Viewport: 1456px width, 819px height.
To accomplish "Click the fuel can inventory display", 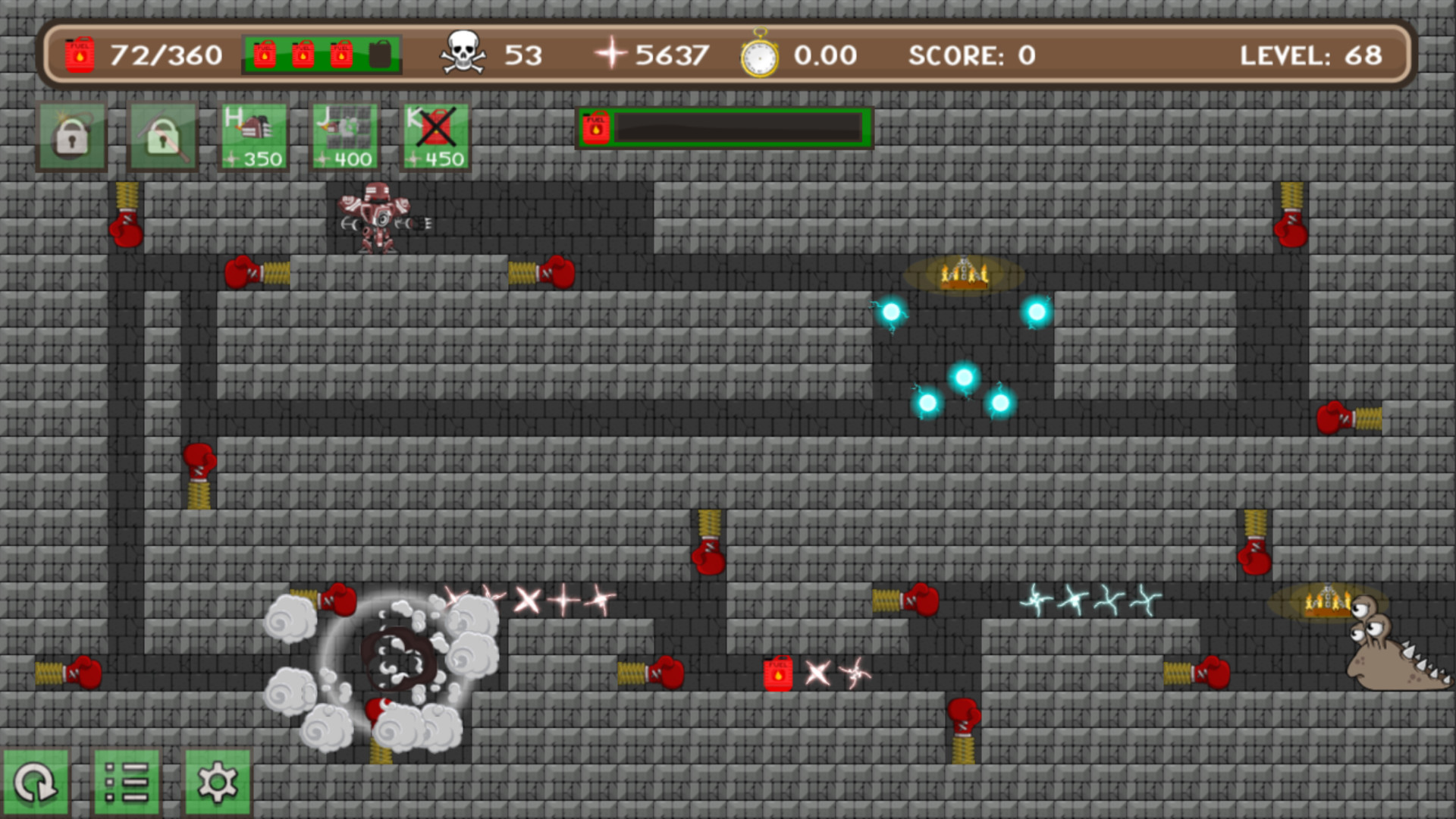I will pos(321,55).
